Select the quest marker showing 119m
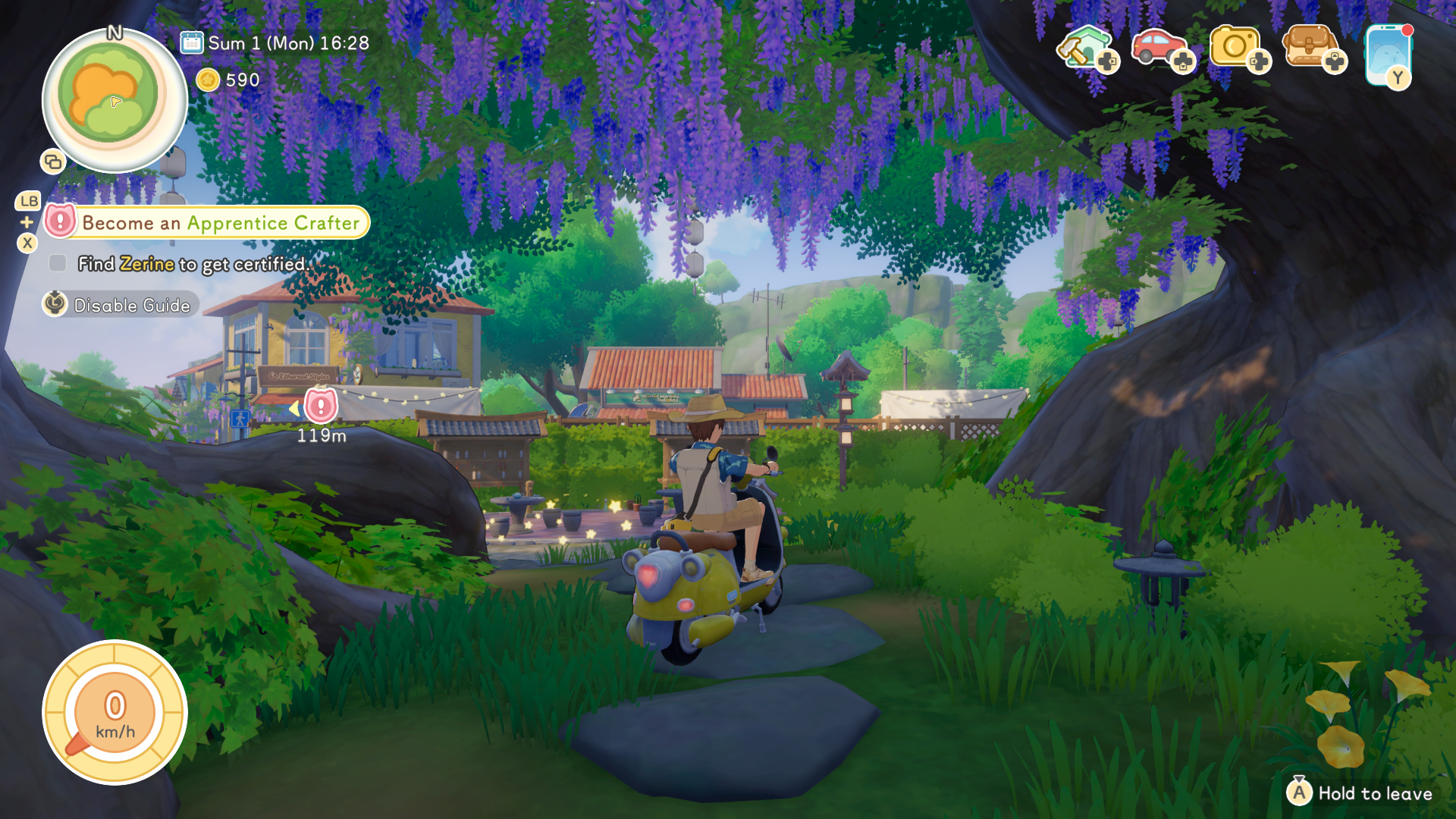 click(320, 409)
